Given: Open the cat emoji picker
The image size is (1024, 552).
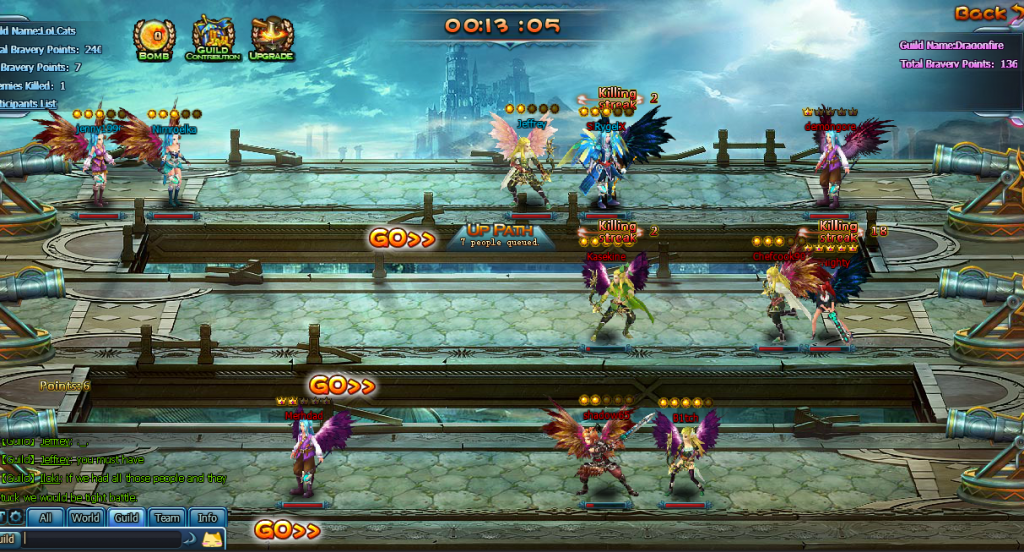Looking at the screenshot, I should (x=212, y=539).
